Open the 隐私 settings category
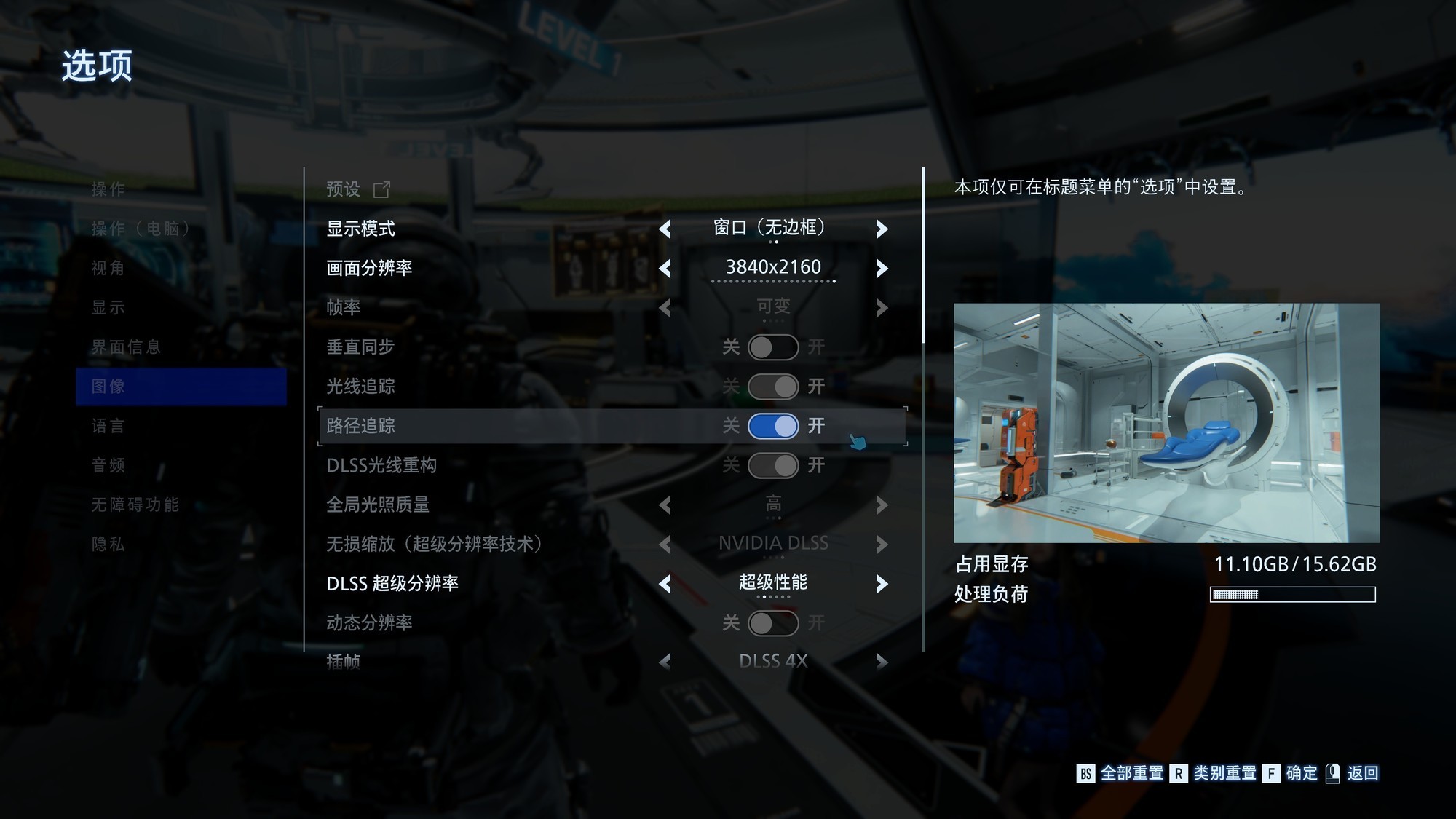Image resolution: width=1456 pixels, height=819 pixels. pyautogui.click(x=108, y=544)
